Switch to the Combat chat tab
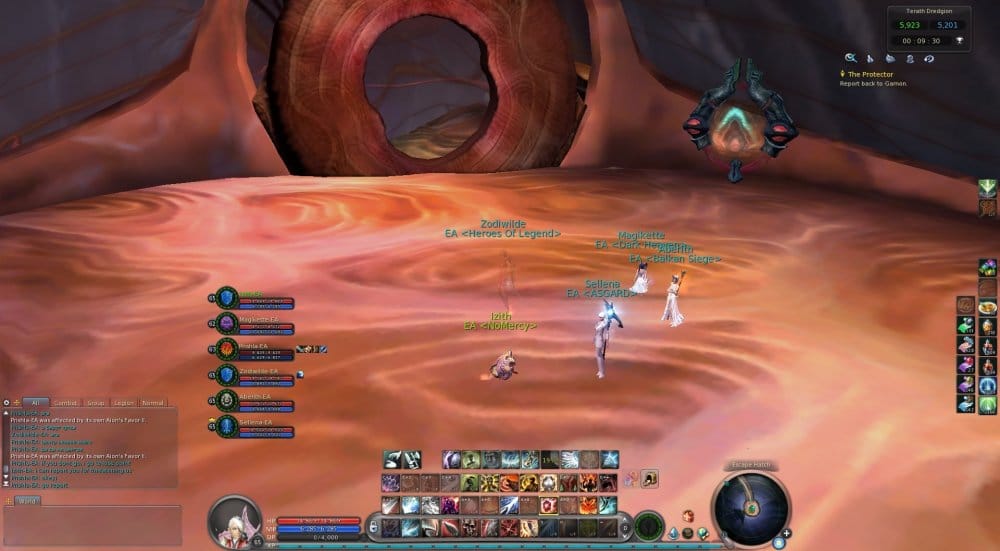Viewport: 1000px width, 551px height. pos(65,402)
